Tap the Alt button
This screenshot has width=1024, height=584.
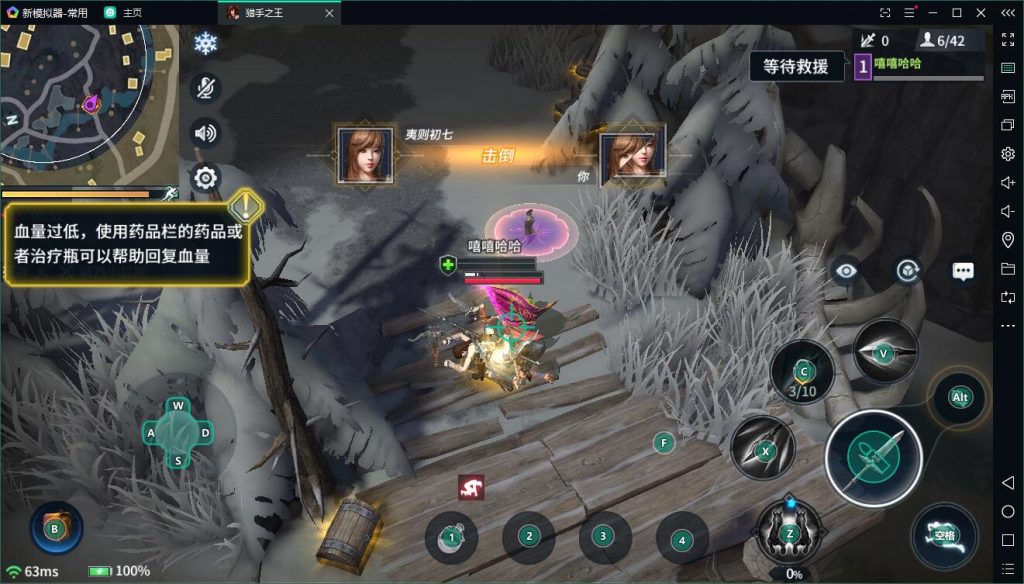click(961, 398)
